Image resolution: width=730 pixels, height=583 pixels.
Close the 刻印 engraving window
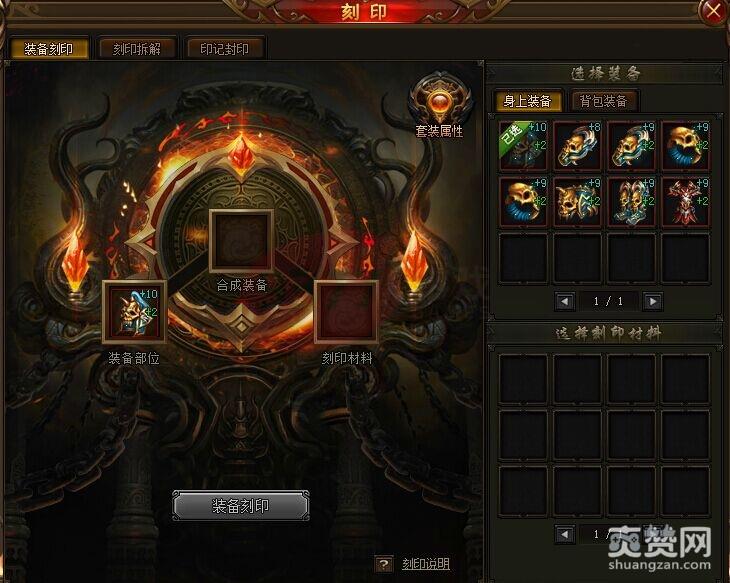[x=713, y=11]
